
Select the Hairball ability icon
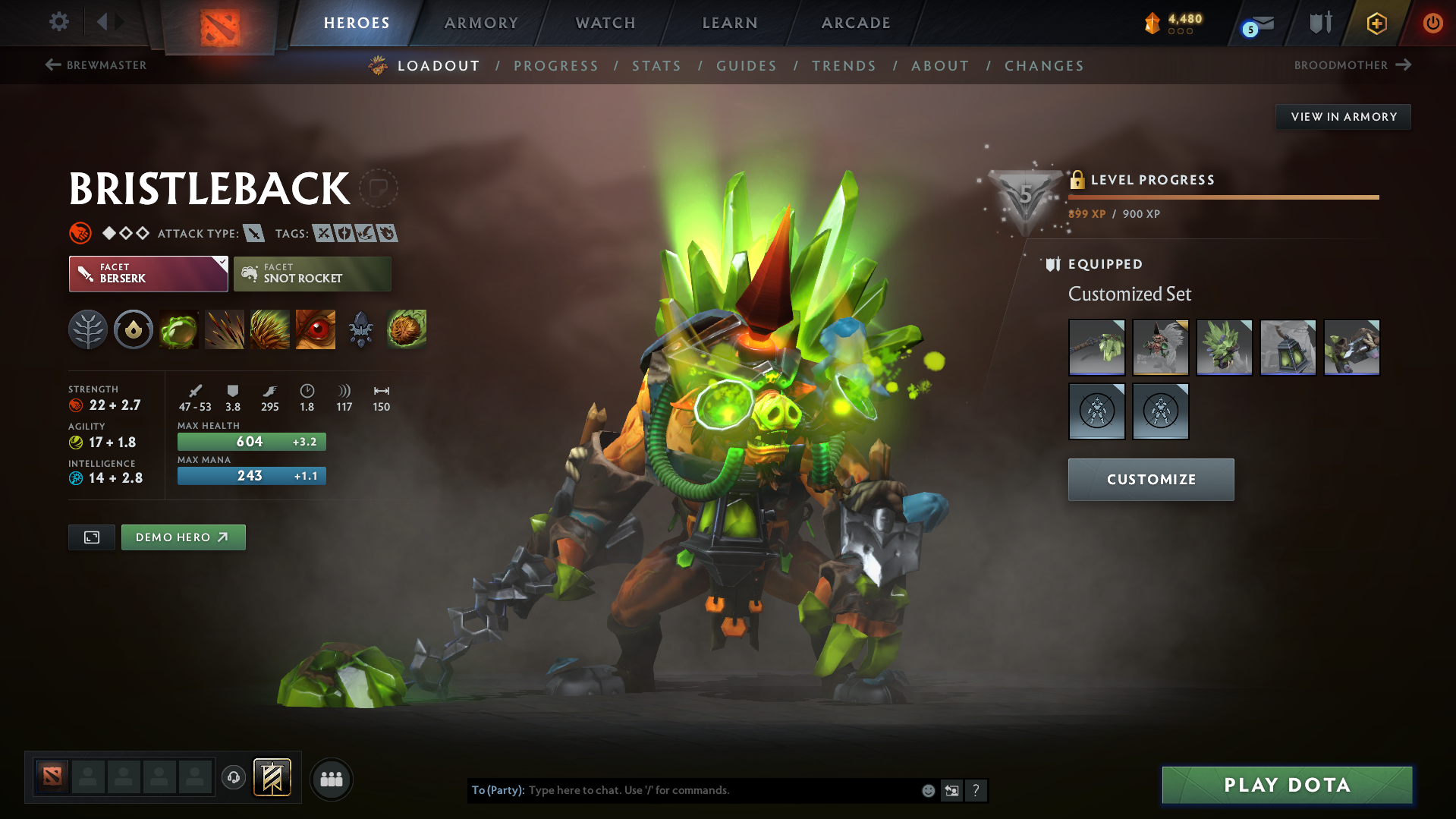[407, 329]
